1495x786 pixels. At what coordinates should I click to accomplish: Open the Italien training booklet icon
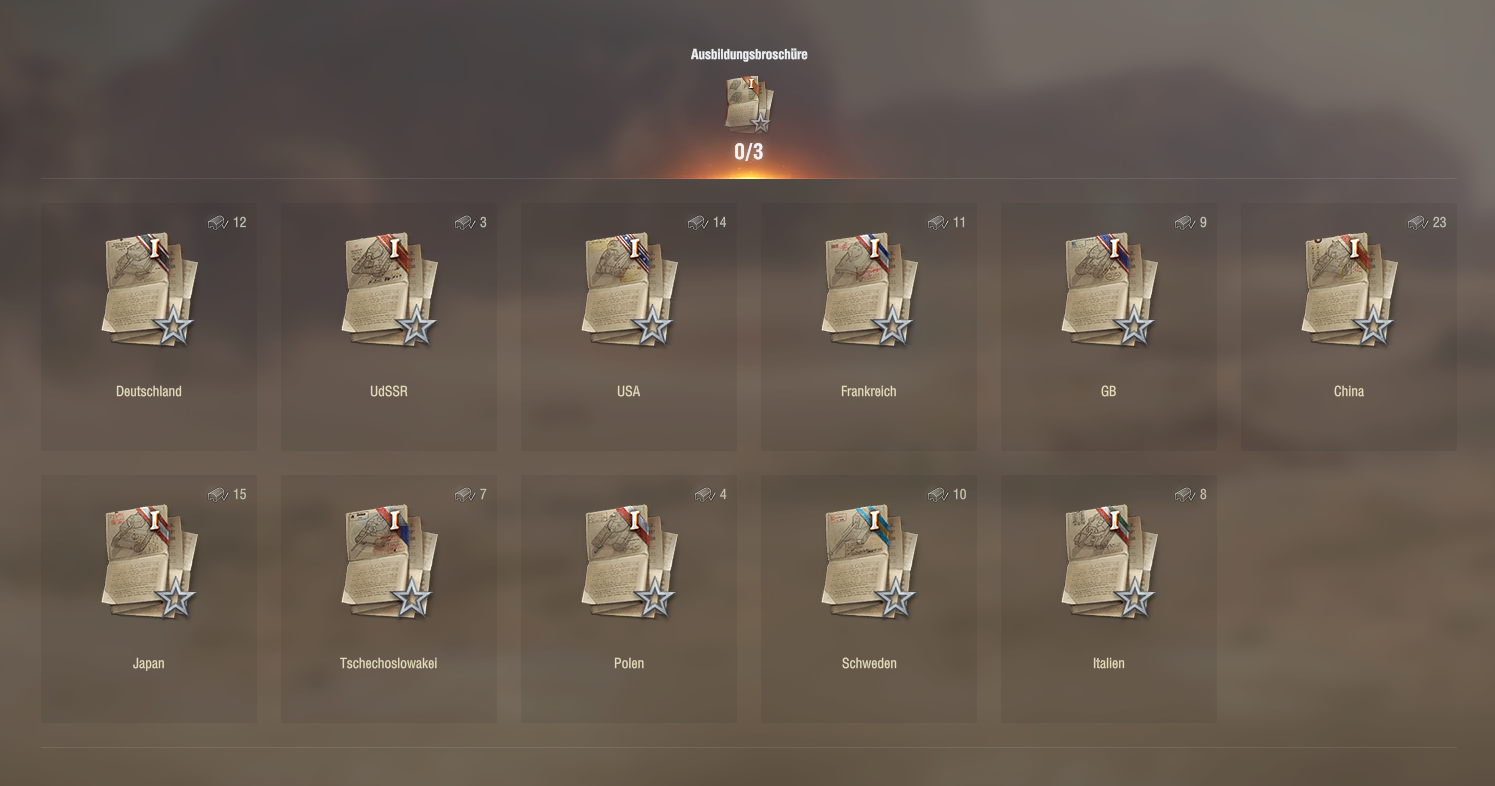pos(1109,560)
